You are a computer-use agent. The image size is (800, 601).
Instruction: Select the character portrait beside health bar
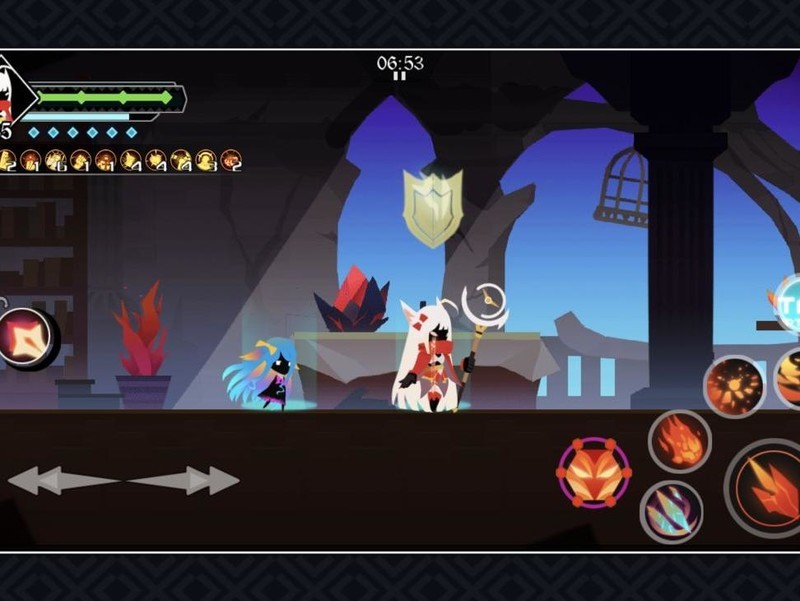tap(14, 92)
